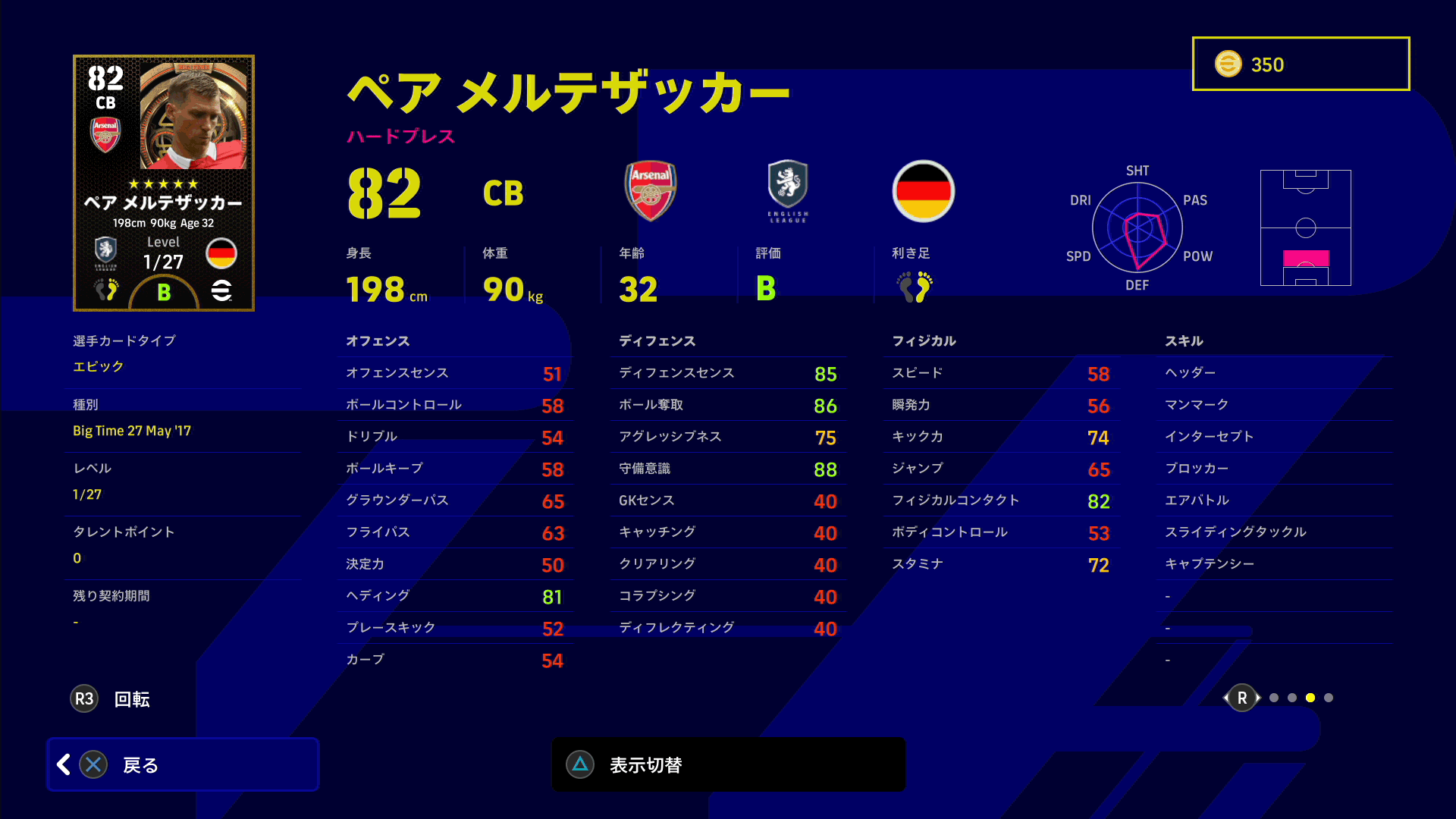Pick the エアバトル skill entry
1456x819 pixels.
tap(1274, 500)
